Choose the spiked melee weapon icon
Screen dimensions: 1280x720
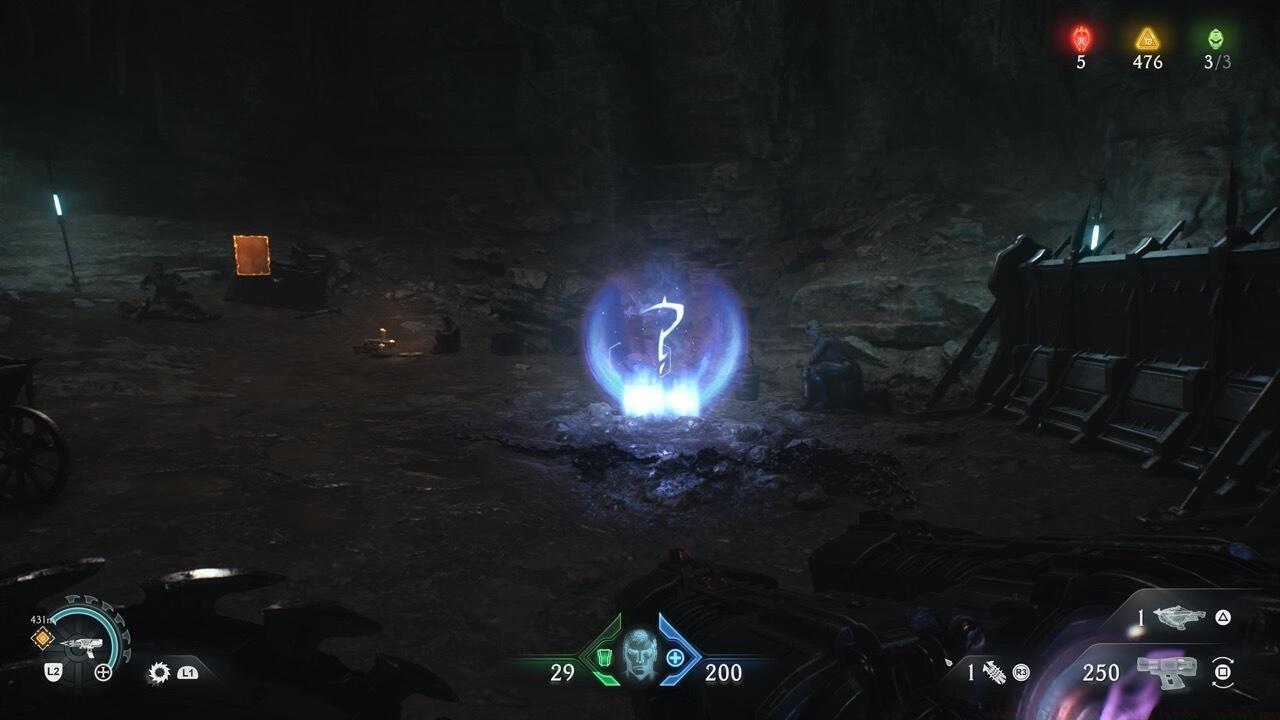pos(993,672)
